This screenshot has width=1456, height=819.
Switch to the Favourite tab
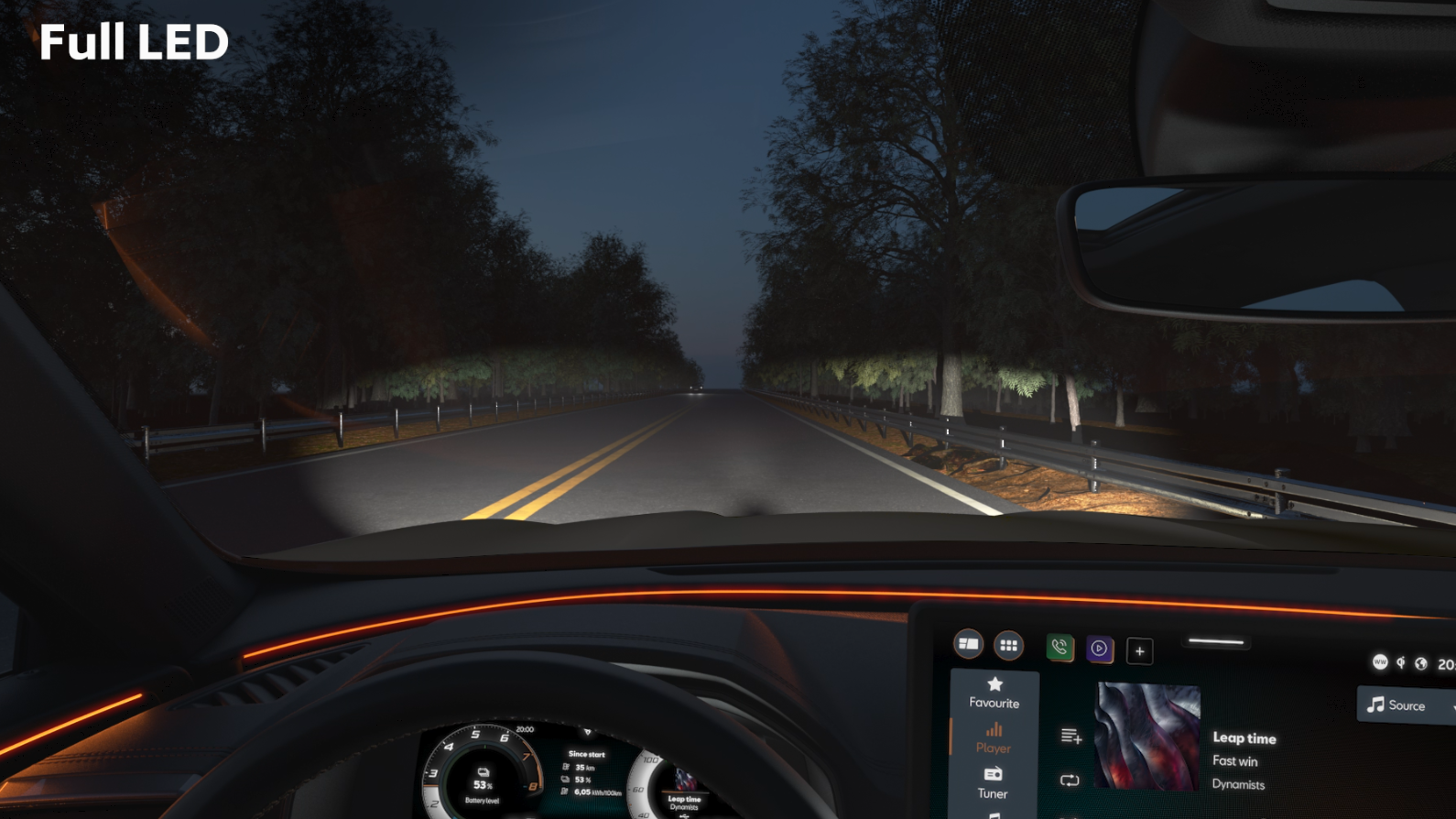pyautogui.click(x=994, y=693)
